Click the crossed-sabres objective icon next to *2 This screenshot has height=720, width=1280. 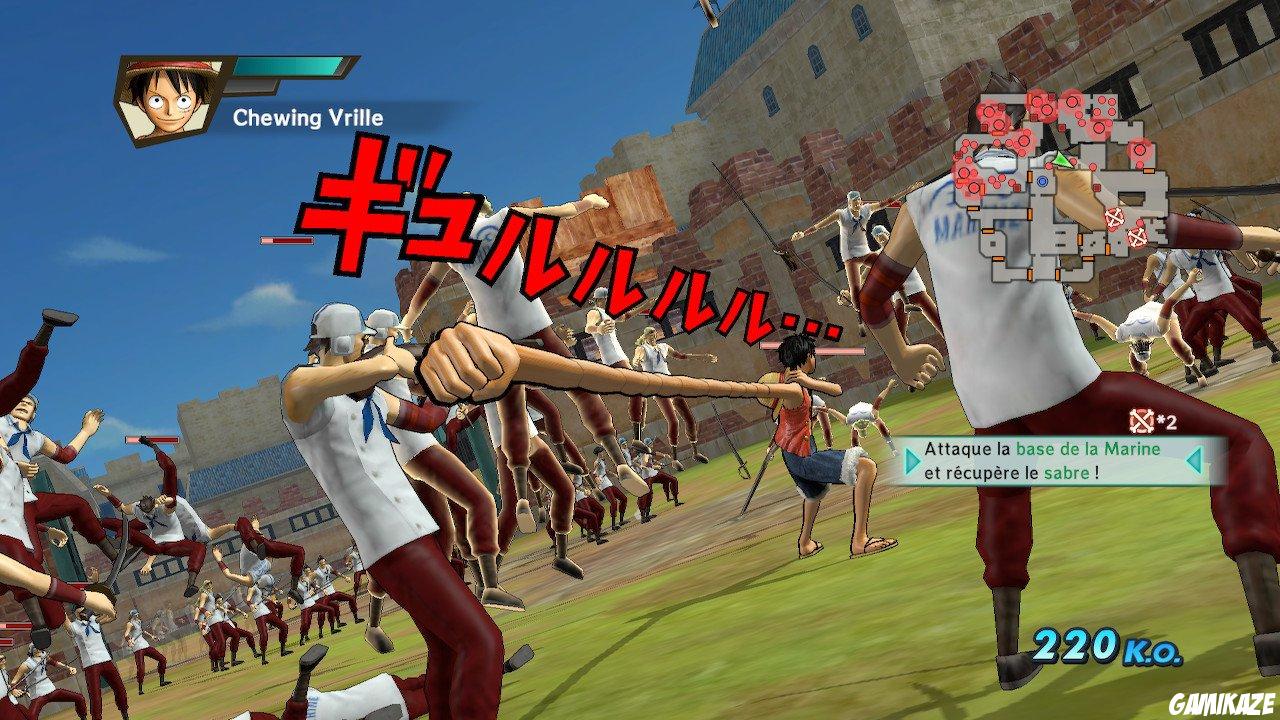click(x=1142, y=421)
